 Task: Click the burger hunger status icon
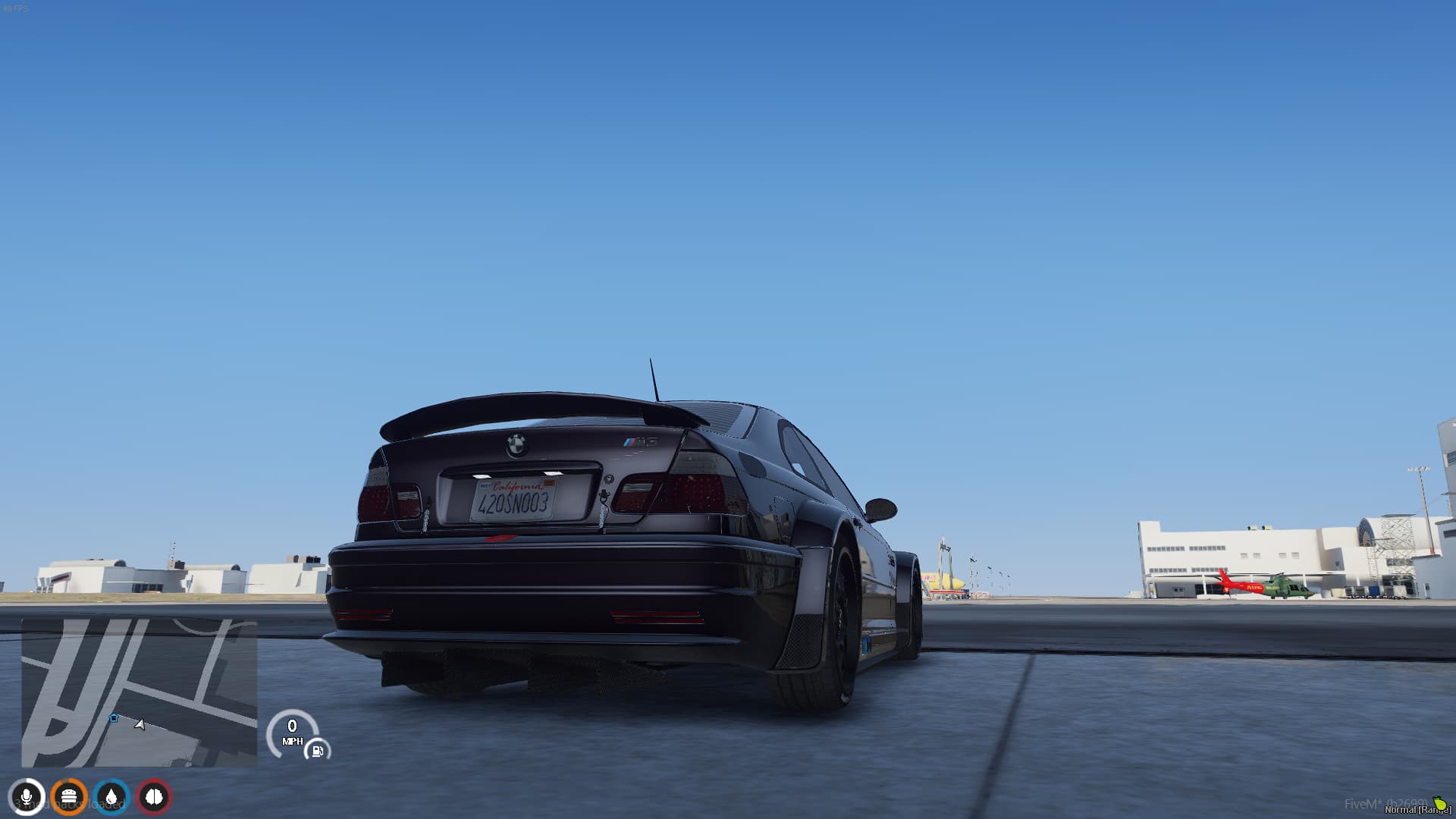click(x=67, y=797)
